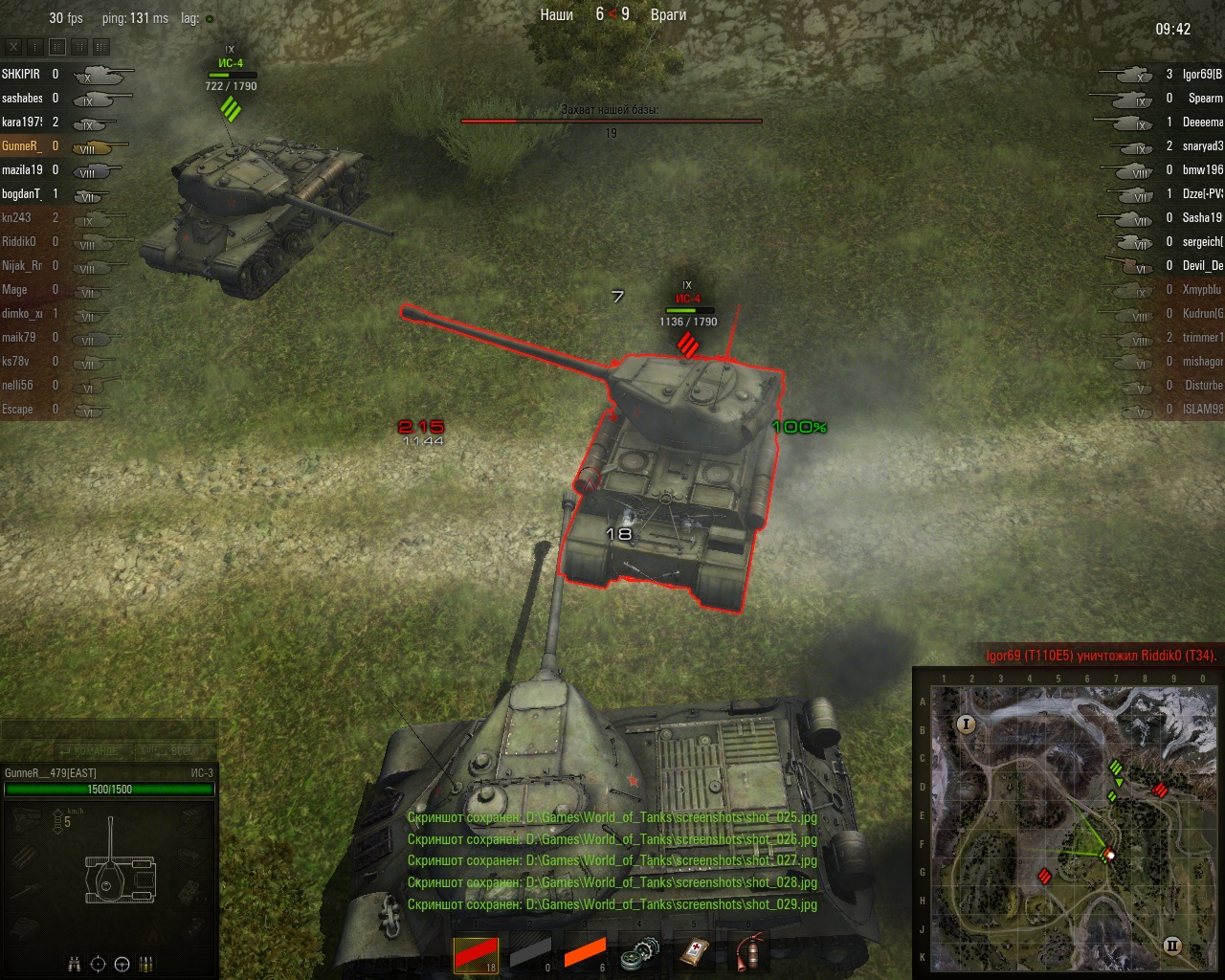The height and width of the screenshot is (980, 1225).
Task: Select the binoculars view icon on damage panel
Action: pyautogui.click(x=74, y=964)
